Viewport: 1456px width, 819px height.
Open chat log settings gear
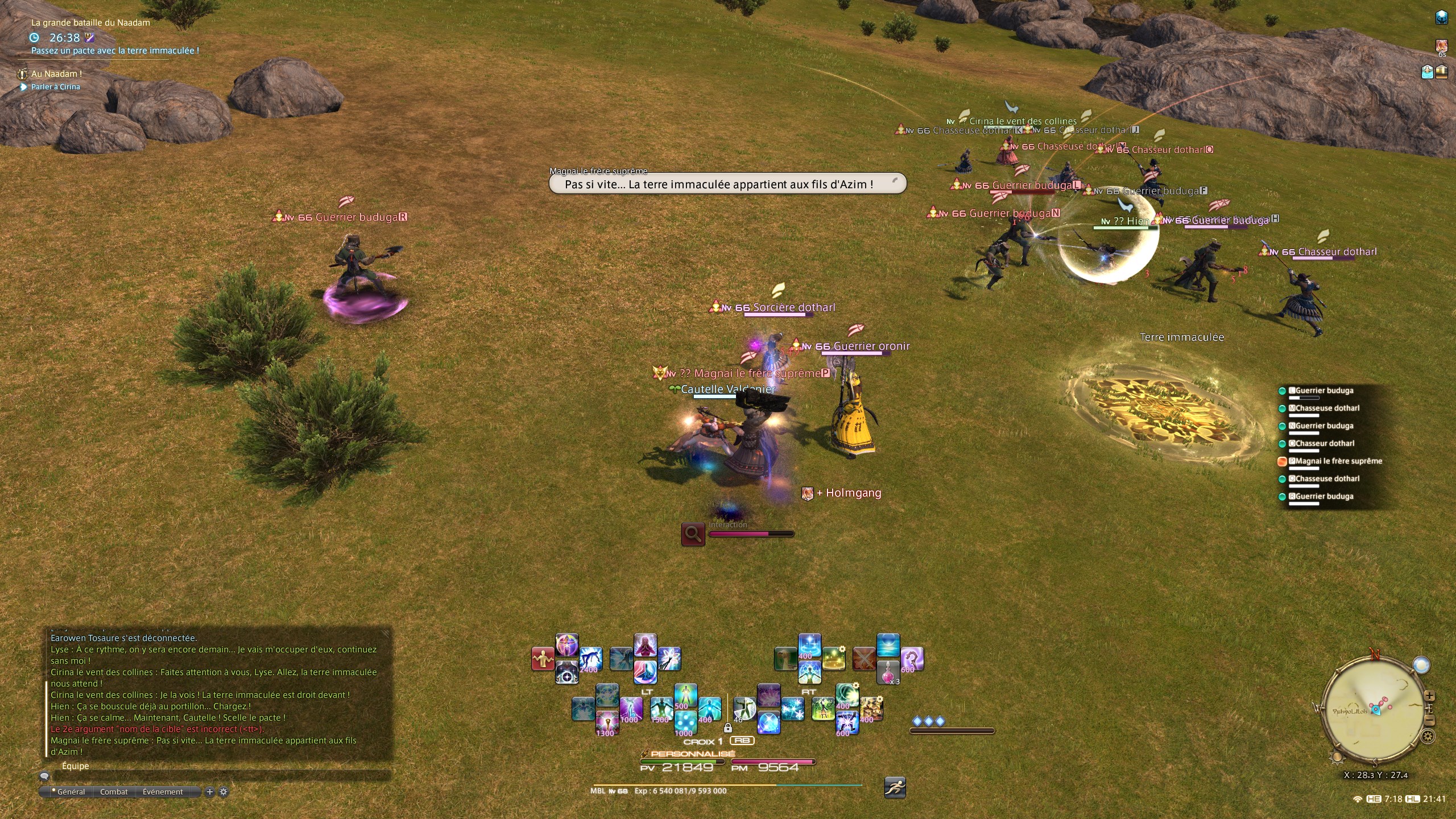click(224, 792)
